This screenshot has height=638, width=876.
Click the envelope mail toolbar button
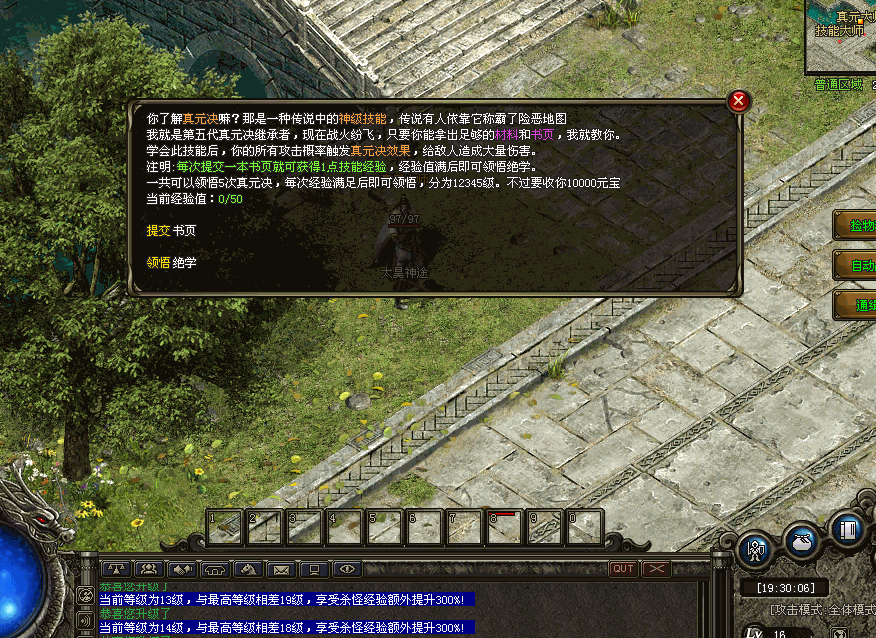(x=281, y=569)
